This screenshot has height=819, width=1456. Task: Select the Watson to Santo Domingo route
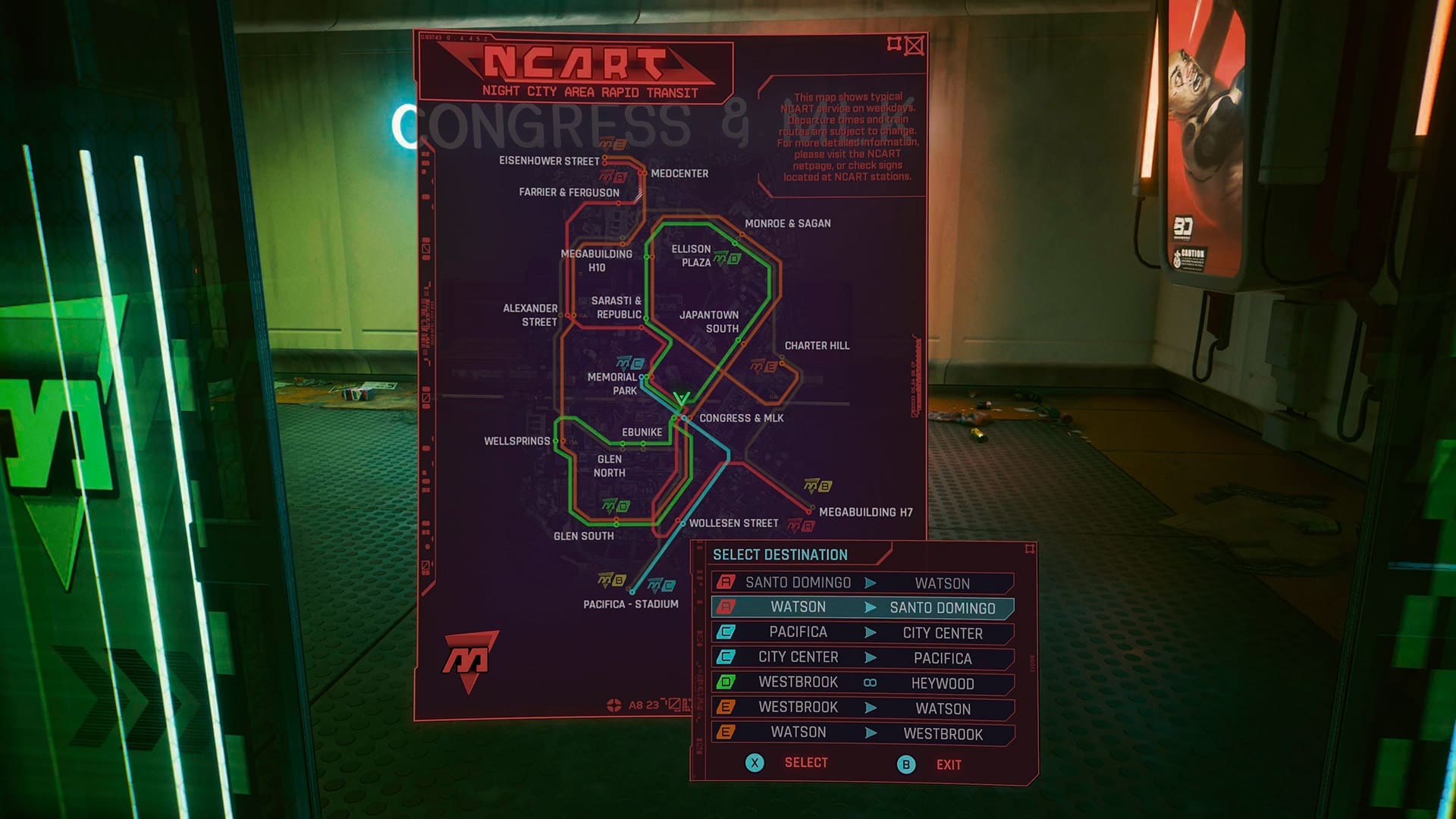863,607
